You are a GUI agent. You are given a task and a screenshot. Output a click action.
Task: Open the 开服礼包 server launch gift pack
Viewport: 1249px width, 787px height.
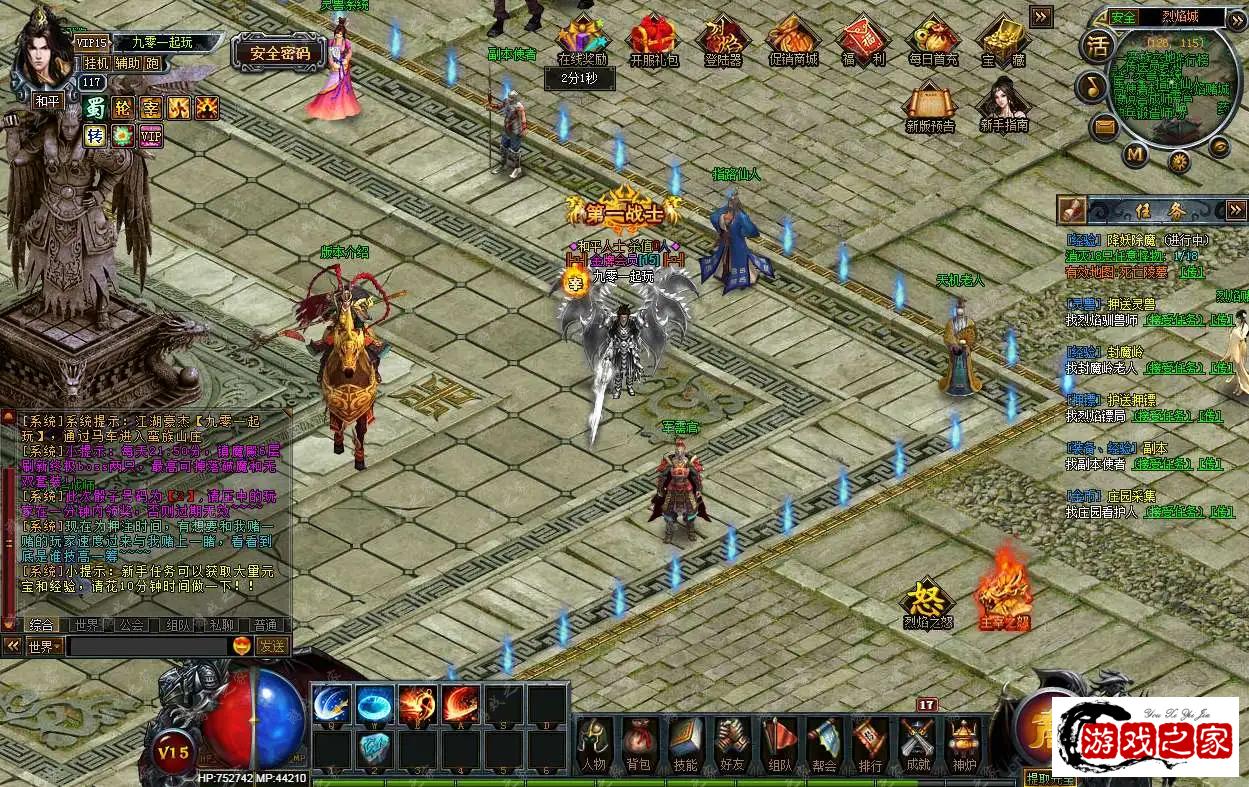pyautogui.click(x=653, y=40)
